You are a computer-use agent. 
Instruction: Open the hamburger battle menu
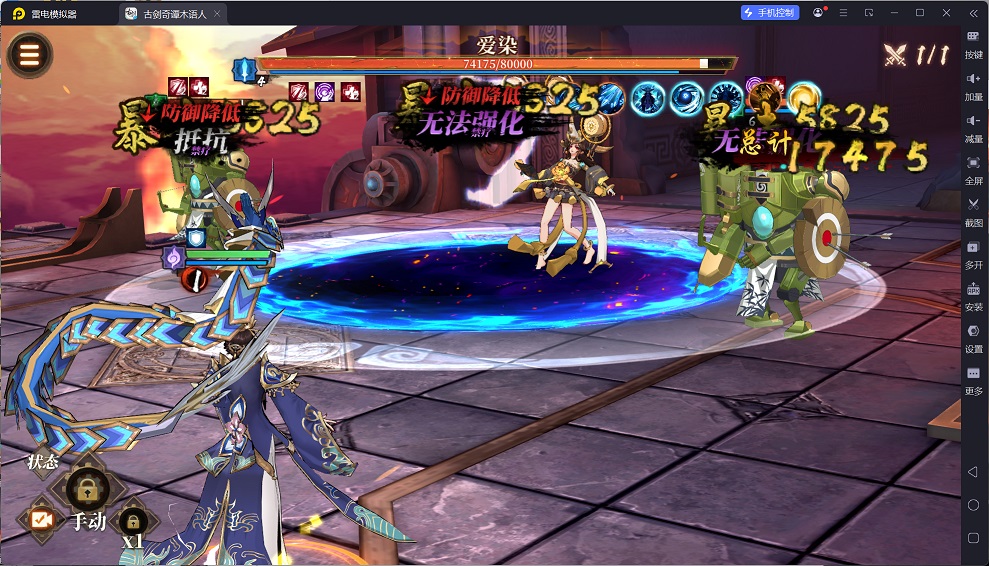[x=31, y=55]
